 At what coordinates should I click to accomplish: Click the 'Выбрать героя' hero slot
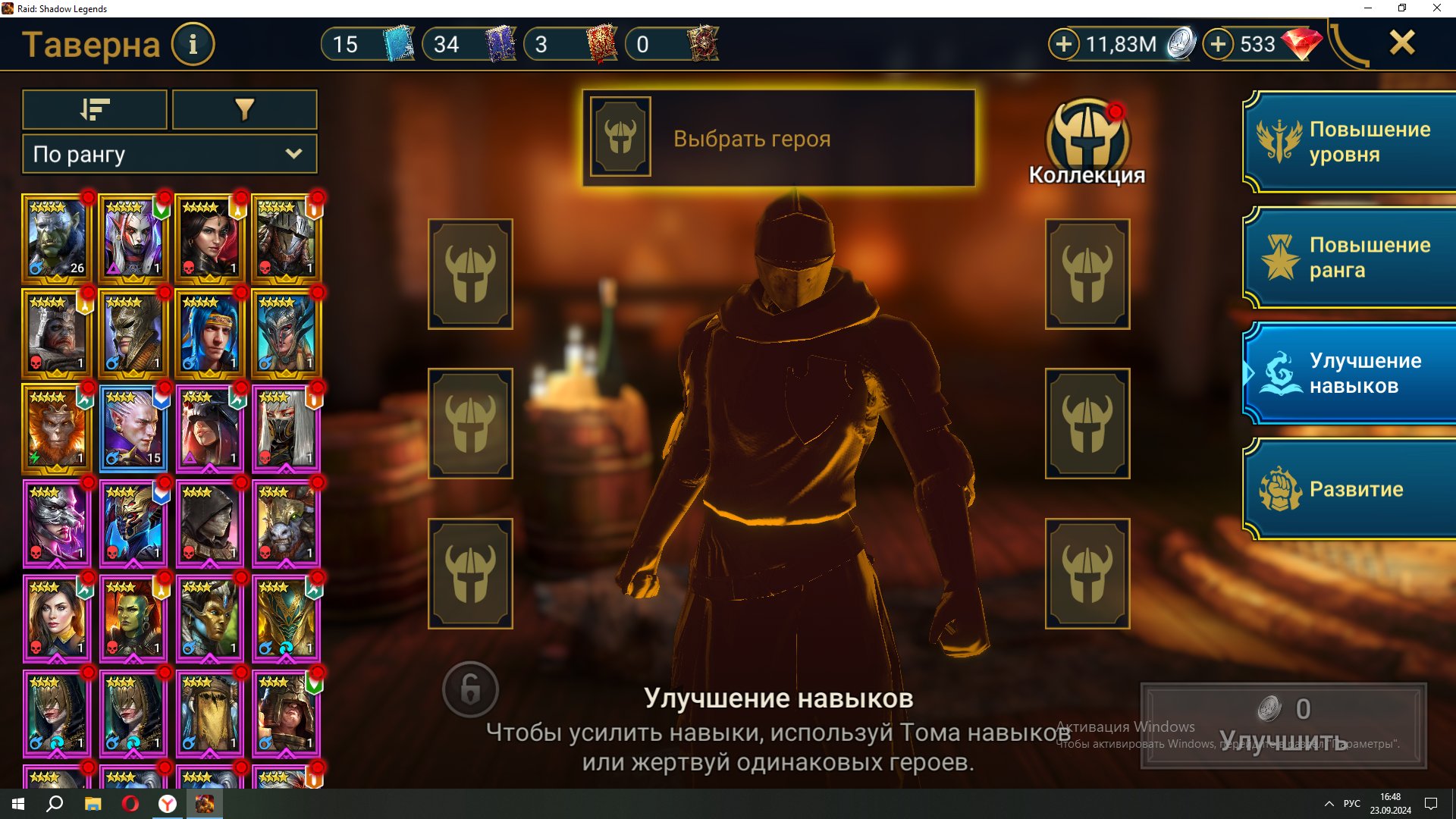pos(778,138)
